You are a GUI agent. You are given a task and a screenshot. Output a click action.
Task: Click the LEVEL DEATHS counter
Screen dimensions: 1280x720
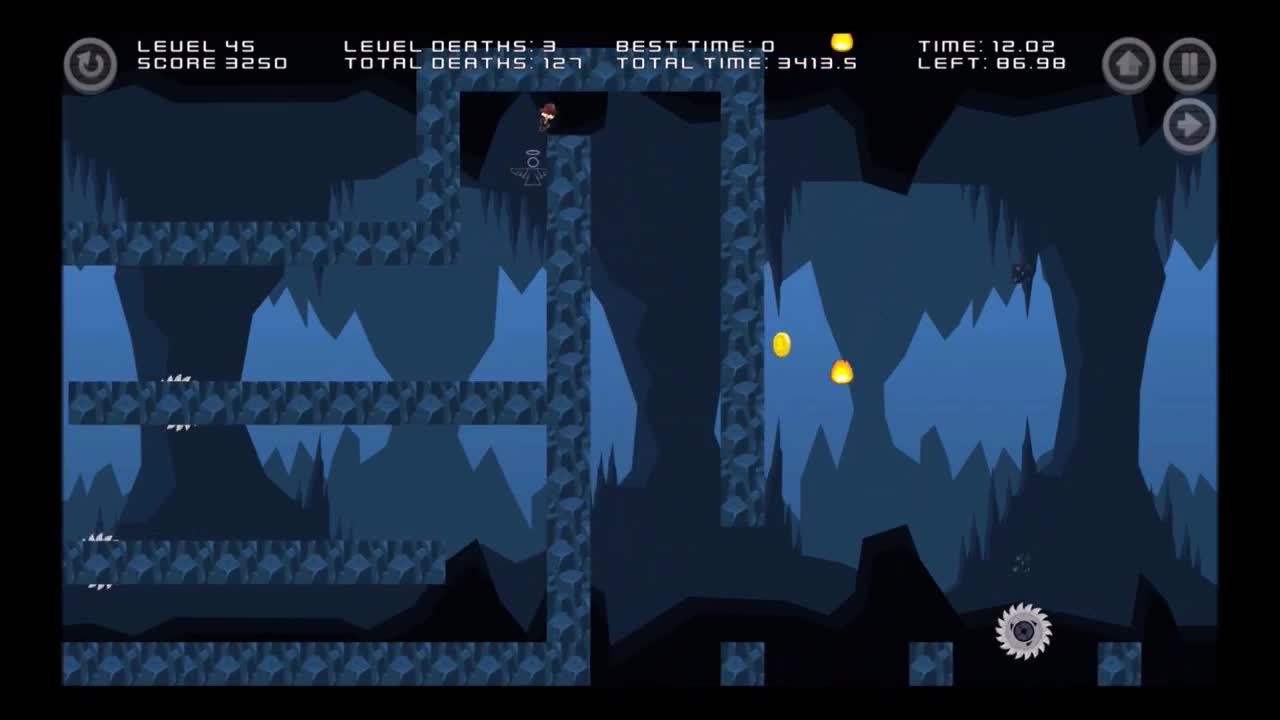point(448,45)
